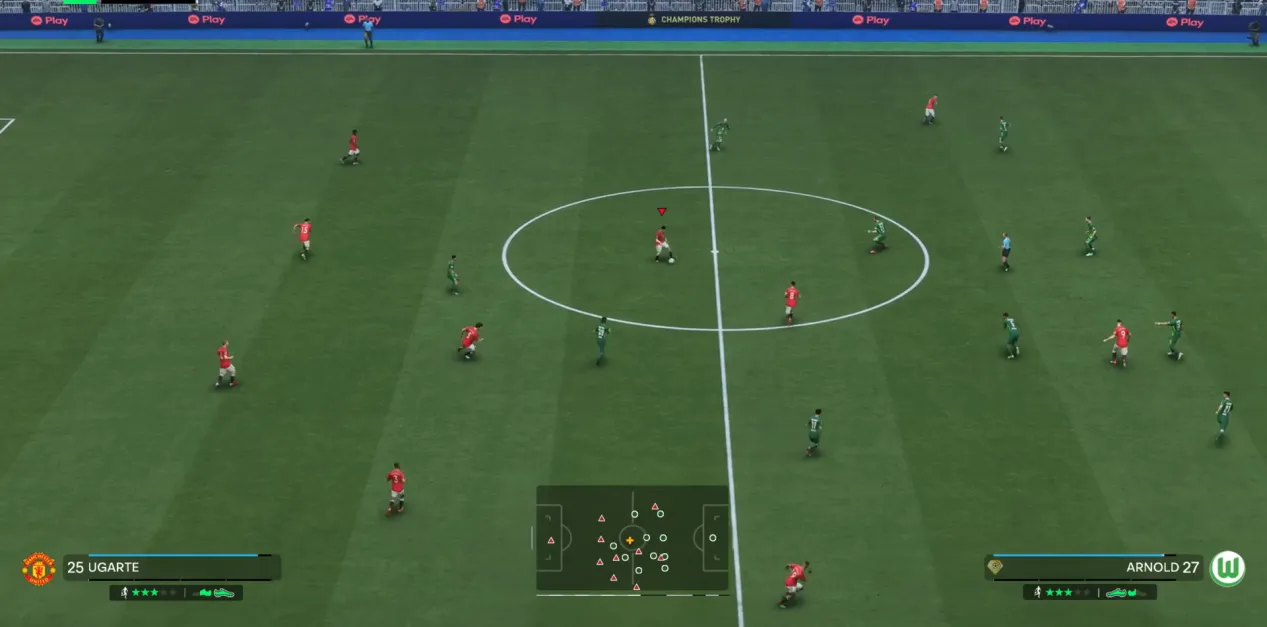Select the Manchester United club crest
The image size is (1267, 627).
39,568
